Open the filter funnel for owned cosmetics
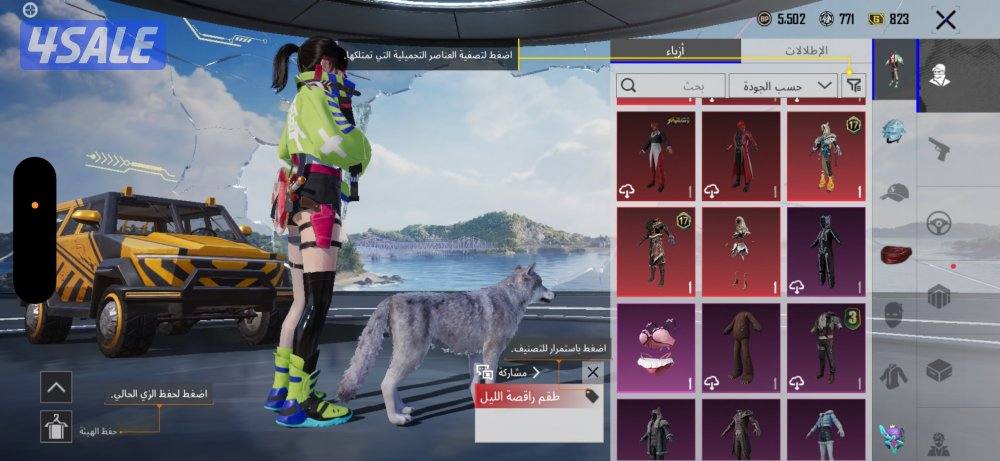This screenshot has width=1000, height=461. [853, 86]
